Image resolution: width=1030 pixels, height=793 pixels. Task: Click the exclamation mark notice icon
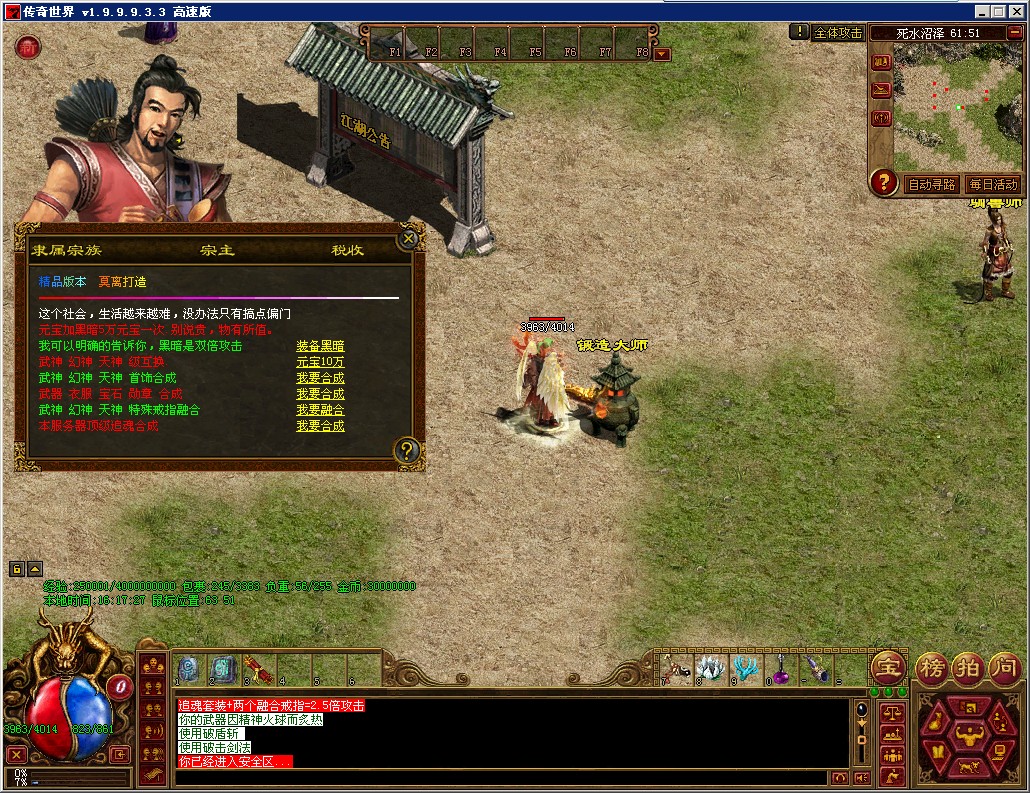click(x=799, y=32)
